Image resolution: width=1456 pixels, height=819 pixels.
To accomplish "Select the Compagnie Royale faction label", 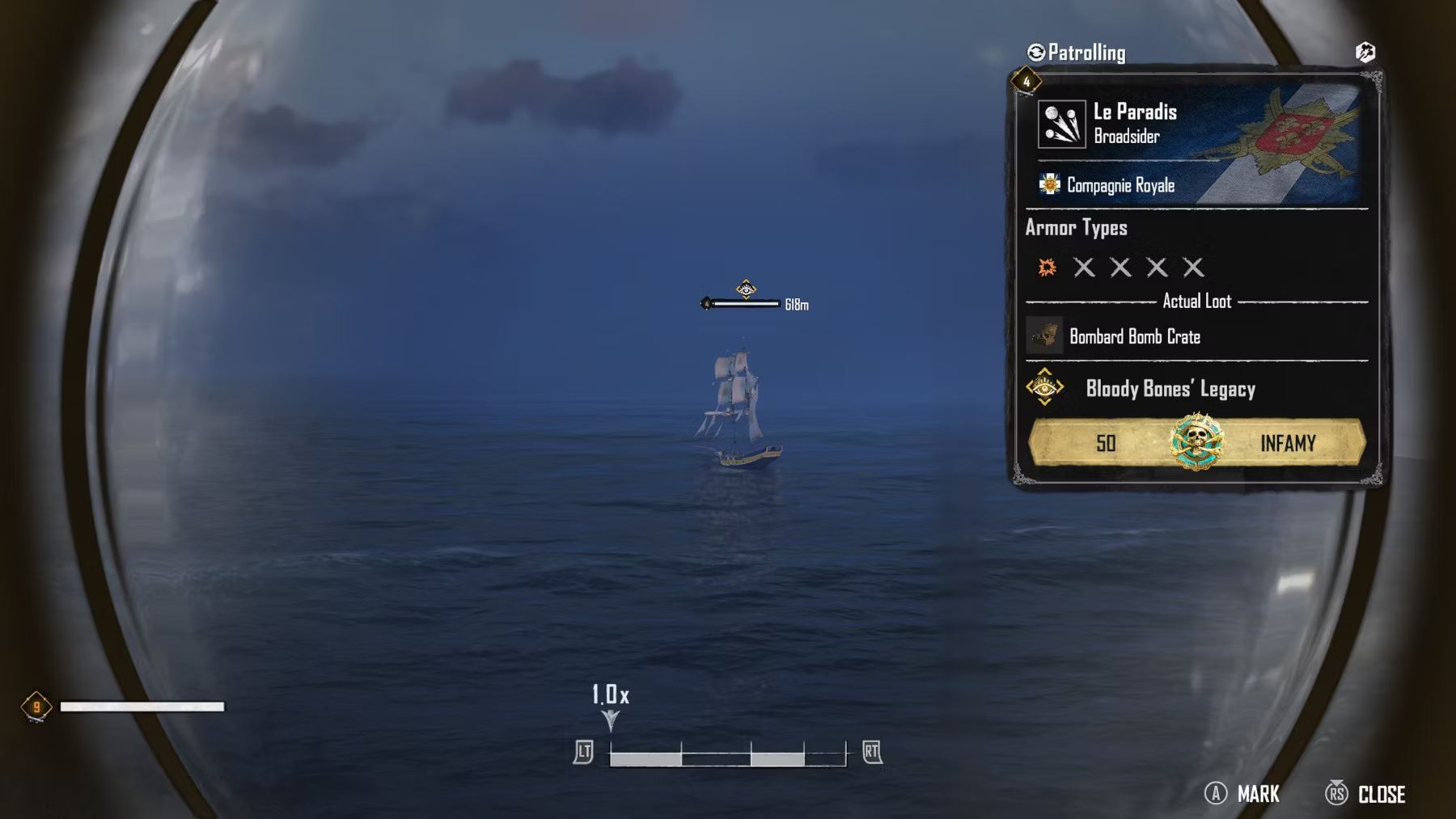I will 1120,185.
